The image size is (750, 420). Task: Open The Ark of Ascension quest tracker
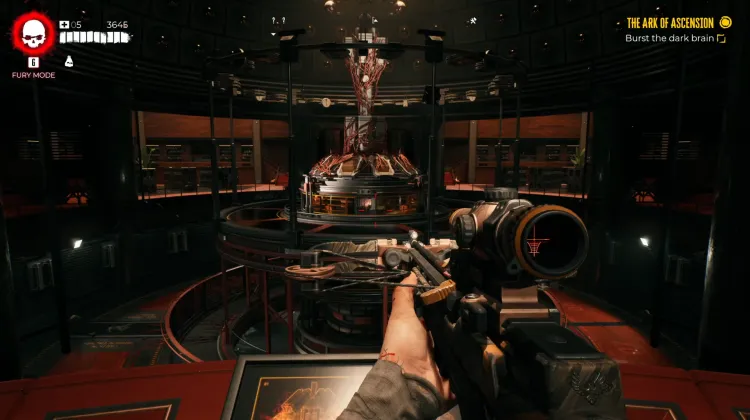670,23
